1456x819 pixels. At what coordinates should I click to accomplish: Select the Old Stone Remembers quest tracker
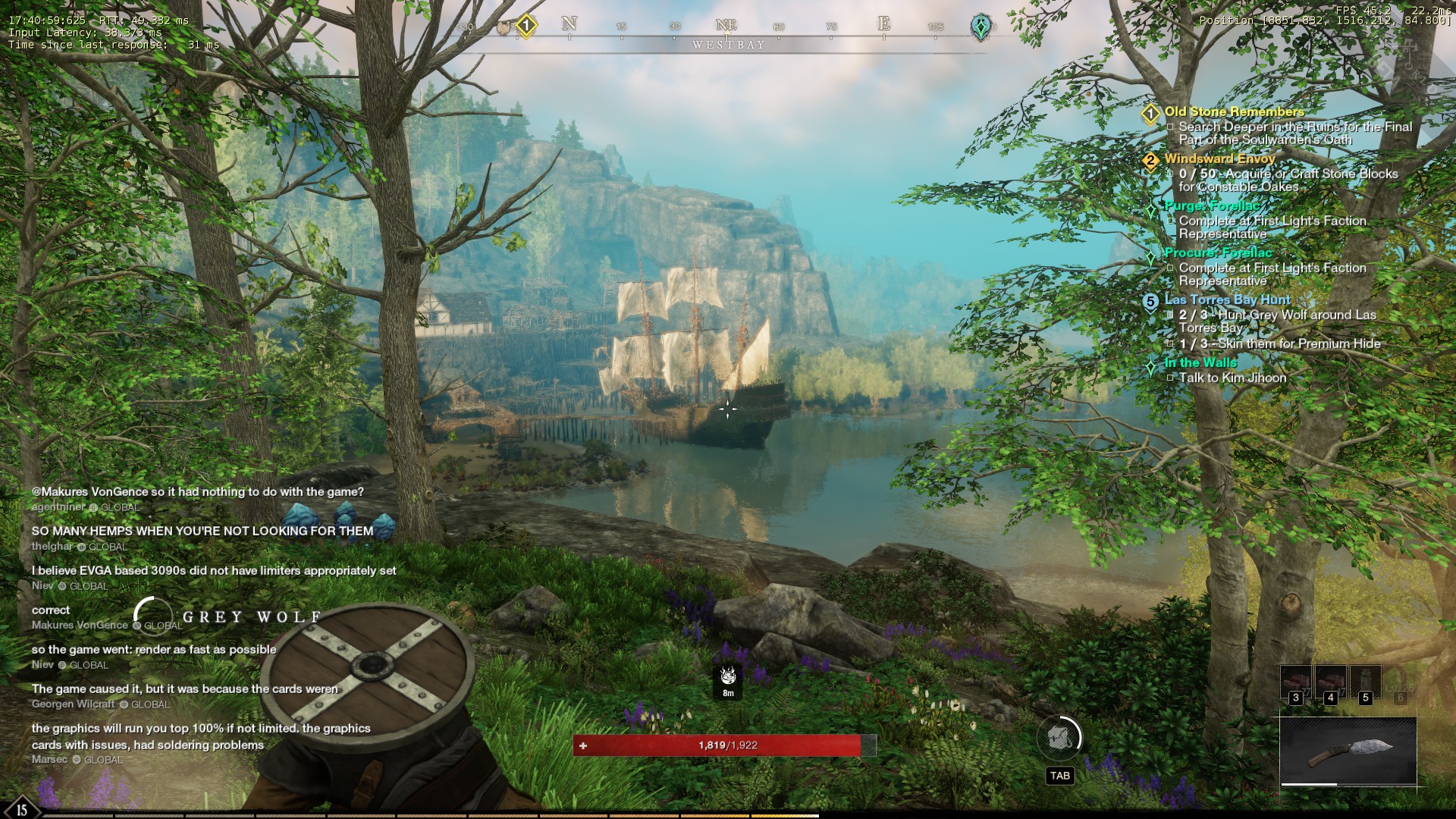click(x=1234, y=112)
